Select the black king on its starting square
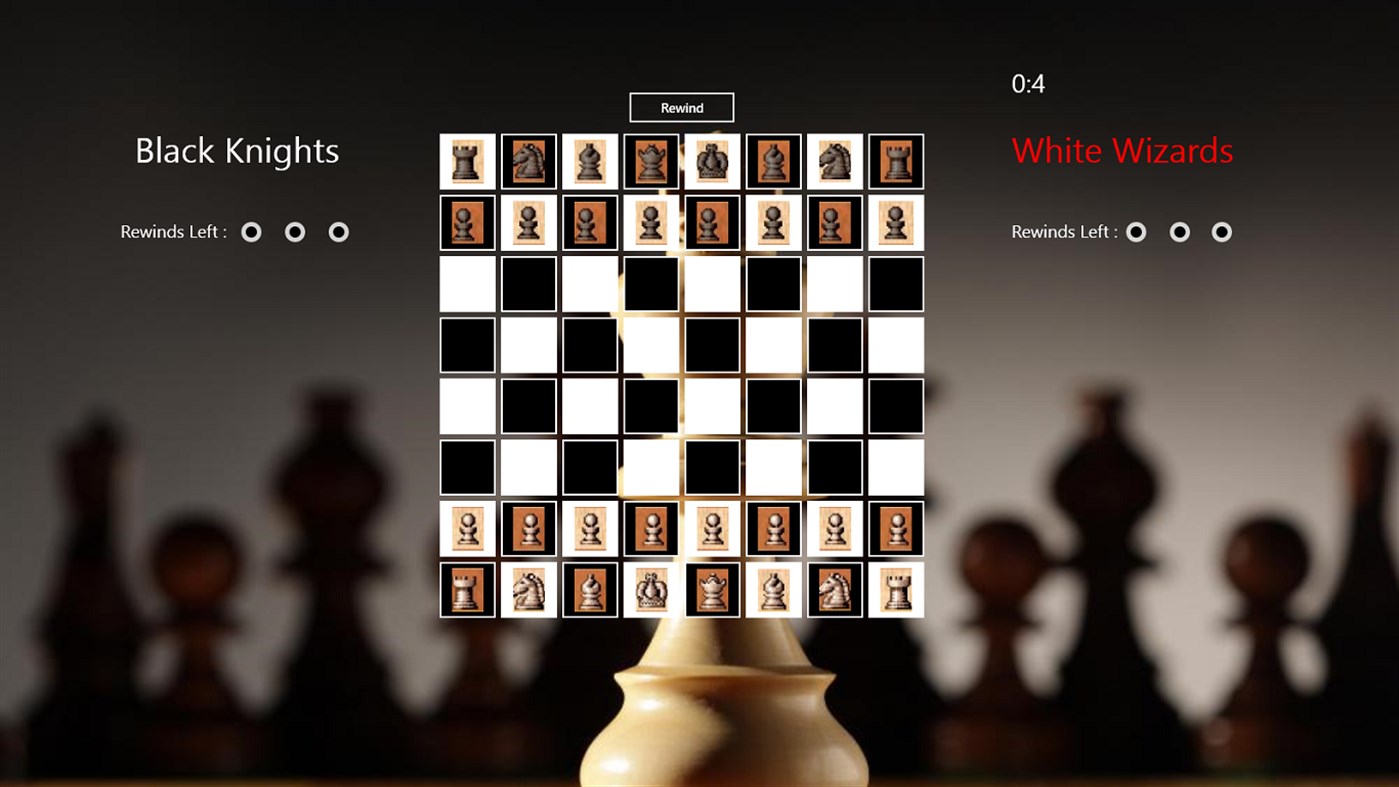Viewport: 1399px width, 787px height. coord(712,161)
